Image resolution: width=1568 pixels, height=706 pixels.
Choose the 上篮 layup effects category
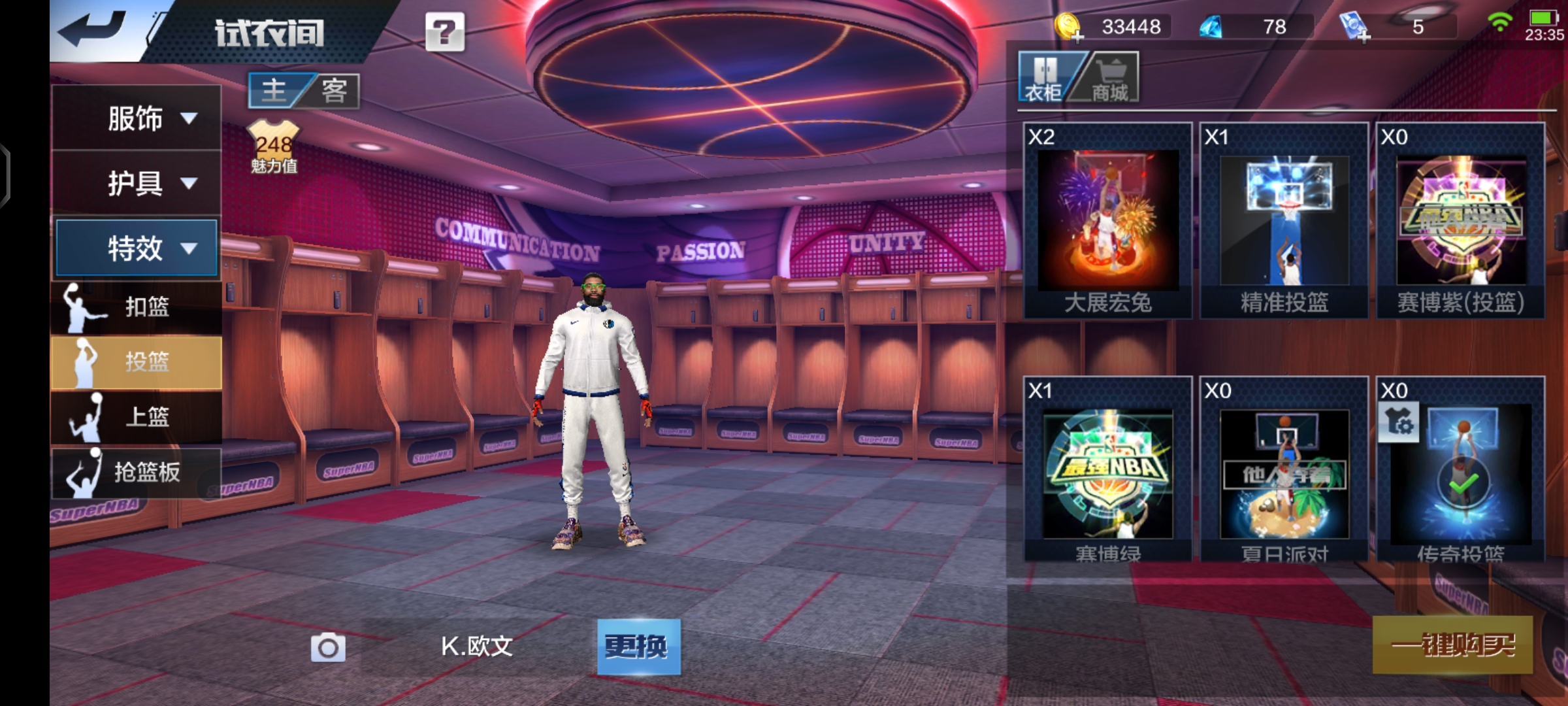[x=136, y=416]
